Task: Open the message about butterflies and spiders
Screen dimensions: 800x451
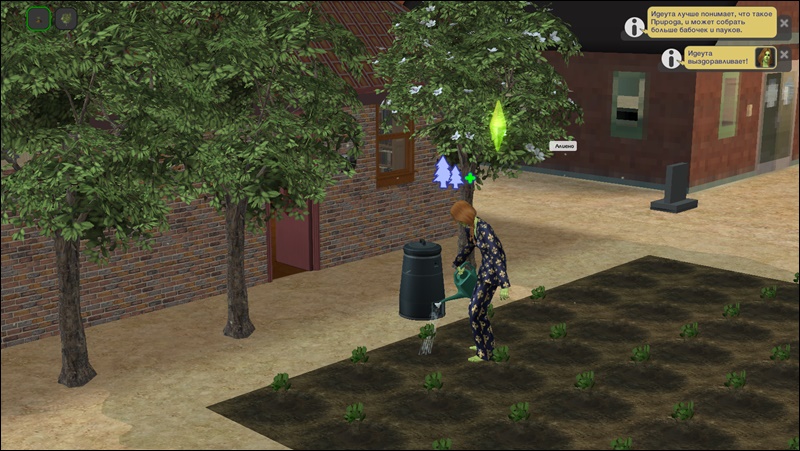Action: pos(710,24)
